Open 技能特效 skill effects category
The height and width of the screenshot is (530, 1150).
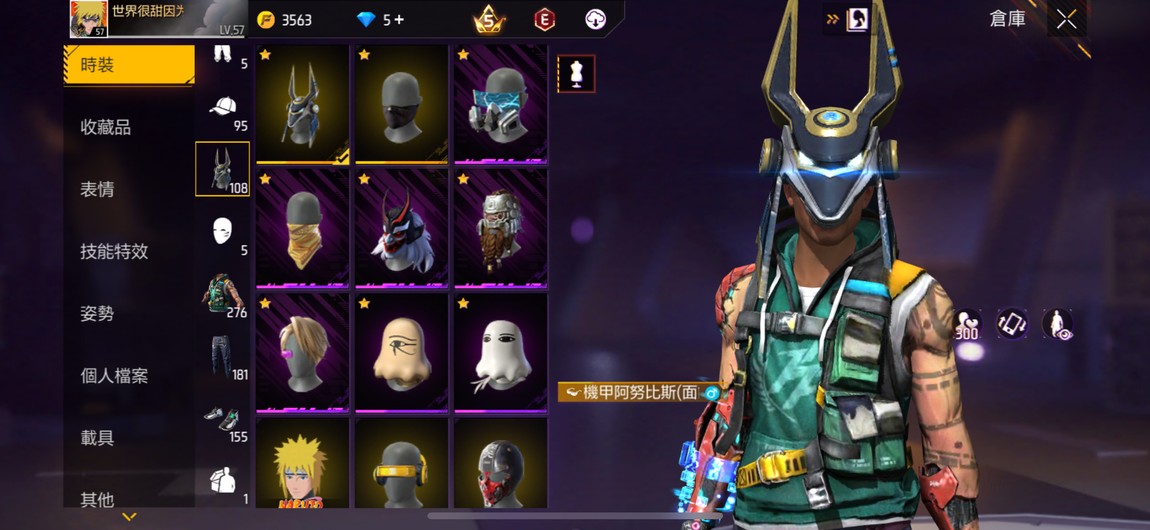coord(114,251)
